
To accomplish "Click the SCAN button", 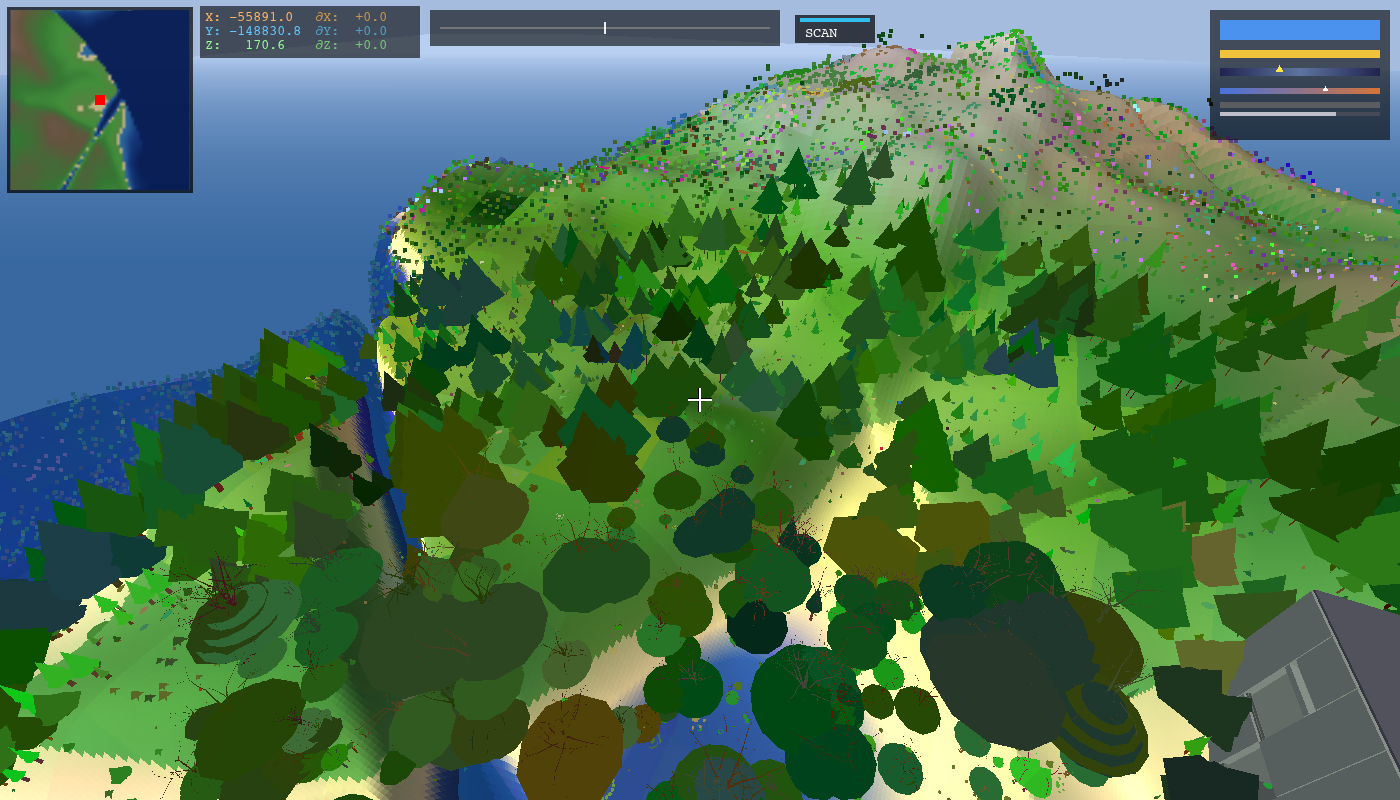I will point(823,31).
